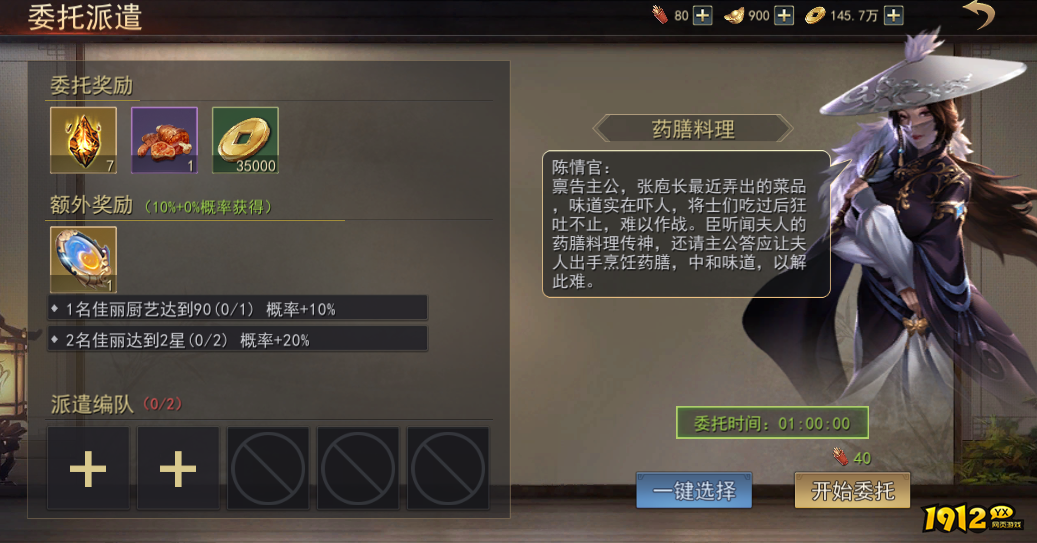This screenshot has width=1037, height=543.
Task: Inspect the meat dish reward icon
Action: (164, 140)
